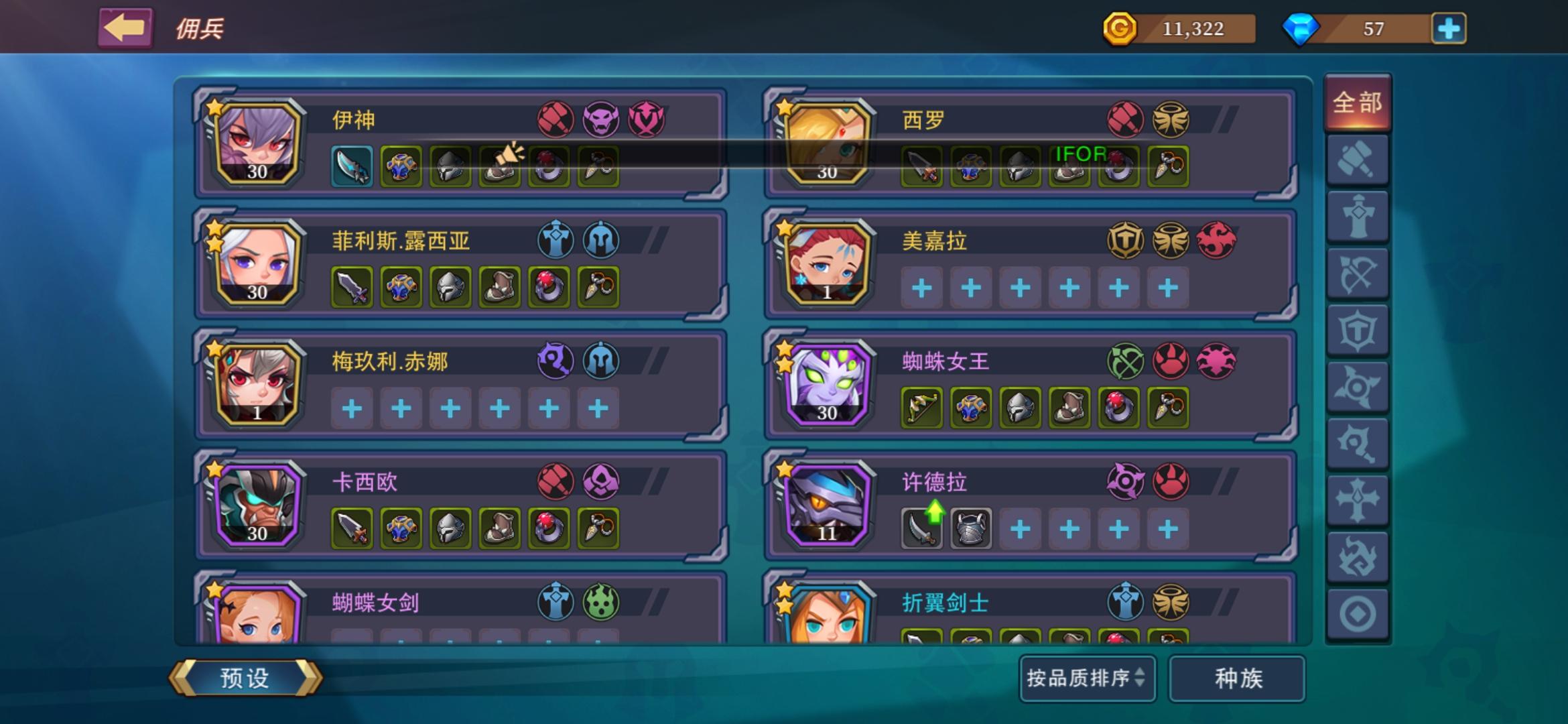Click 许德拉's upgradeable weapon with green arrow
1568x724 pixels.
(921, 528)
